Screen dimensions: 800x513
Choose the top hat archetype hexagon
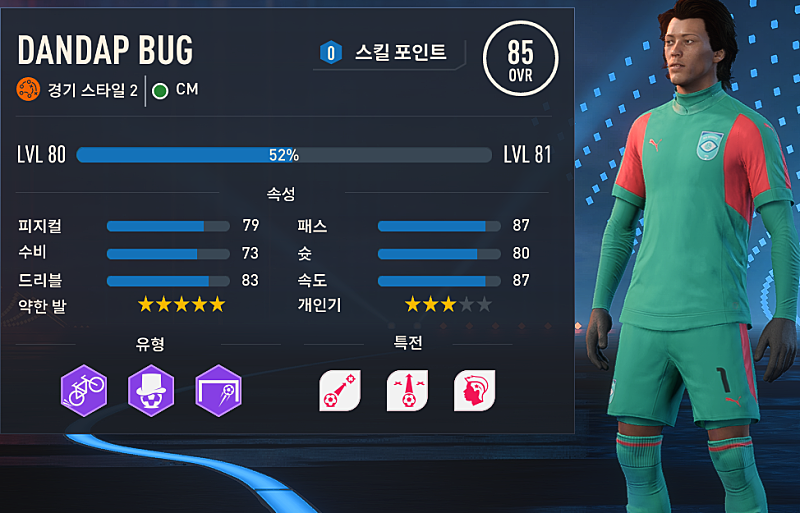[x=151, y=389]
